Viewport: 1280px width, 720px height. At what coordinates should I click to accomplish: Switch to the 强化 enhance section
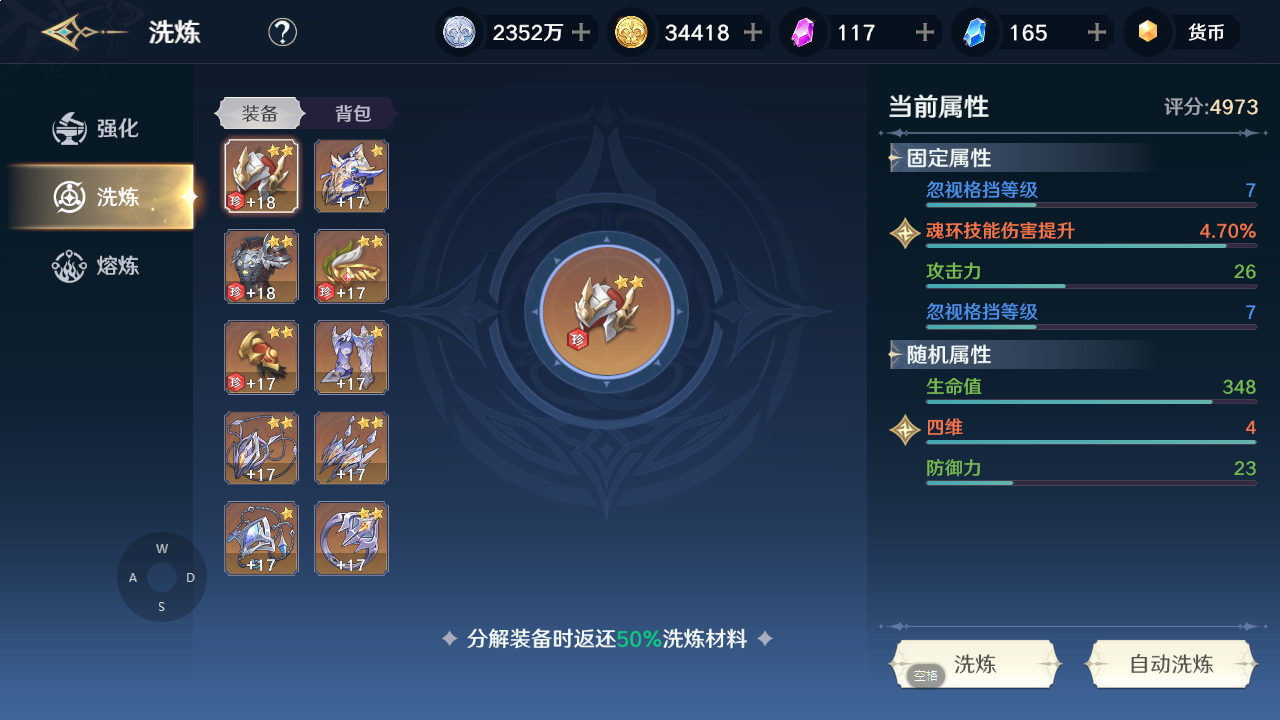point(98,129)
